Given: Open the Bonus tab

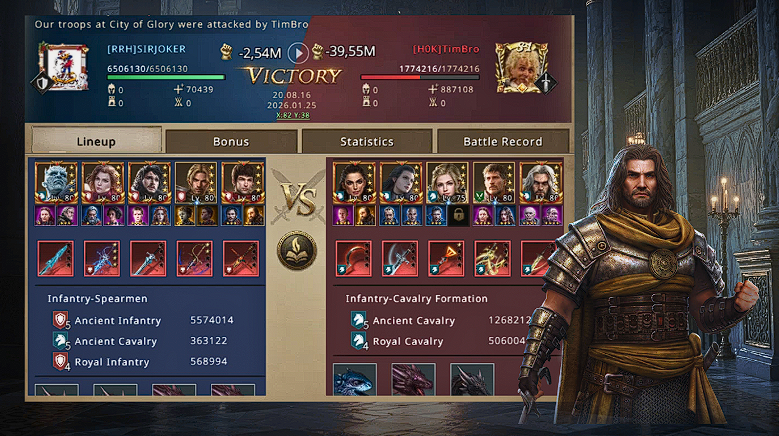Looking at the screenshot, I should [231, 141].
